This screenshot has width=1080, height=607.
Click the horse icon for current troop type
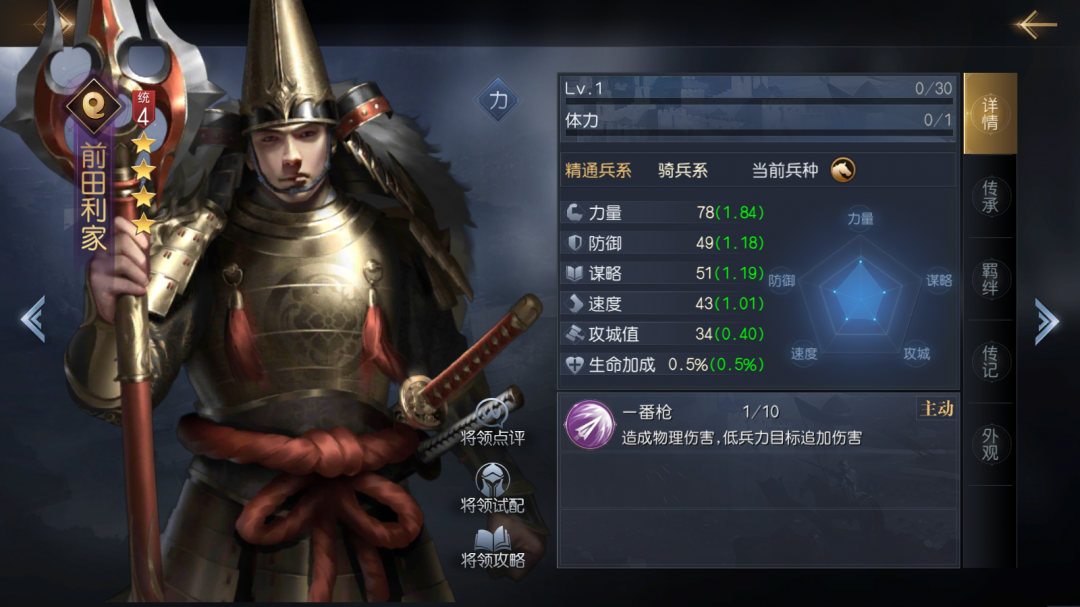click(x=842, y=169)
